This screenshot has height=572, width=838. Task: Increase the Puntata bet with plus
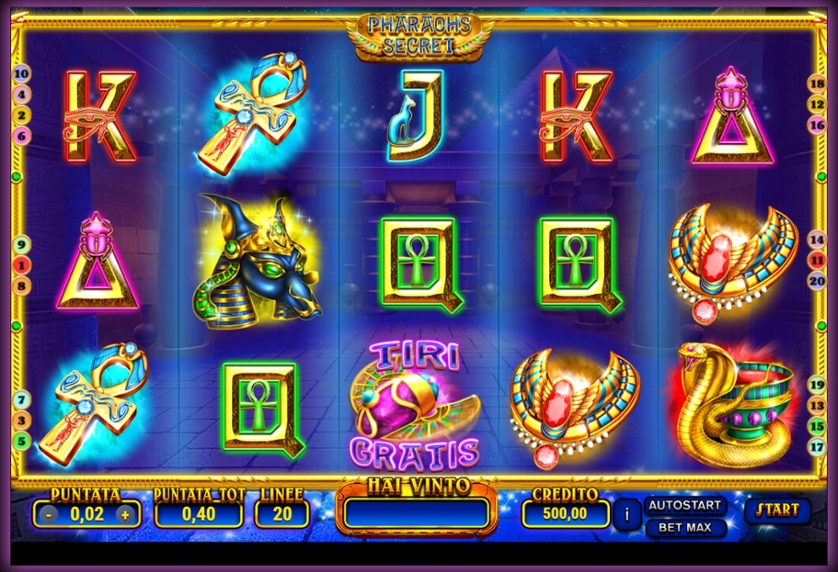[125, 514]
